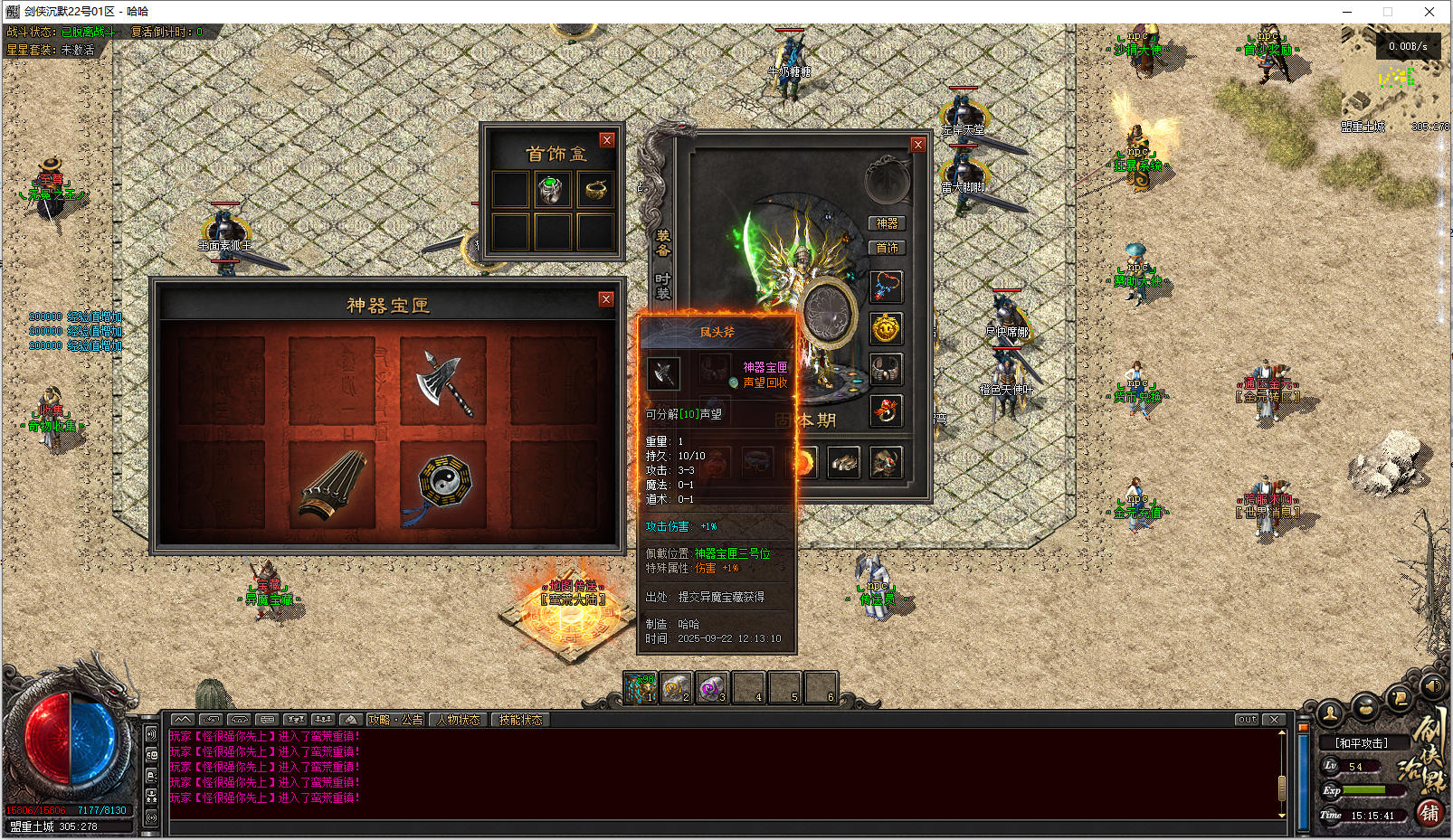Open the red 铺 shop button
1453x840 pixels.
point(1429,813)
